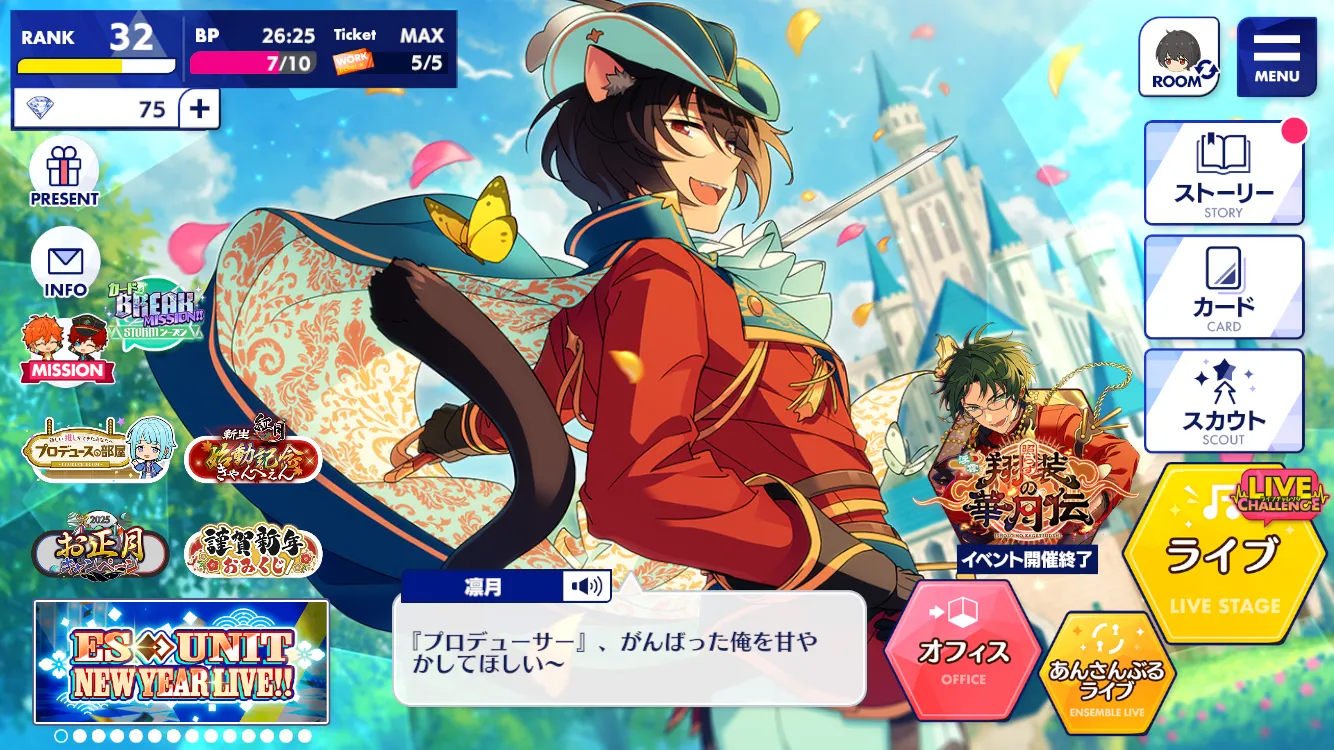Open the Produce Room banner
Viewport: 1334px width, 750px height.
(x=100, y=450)
